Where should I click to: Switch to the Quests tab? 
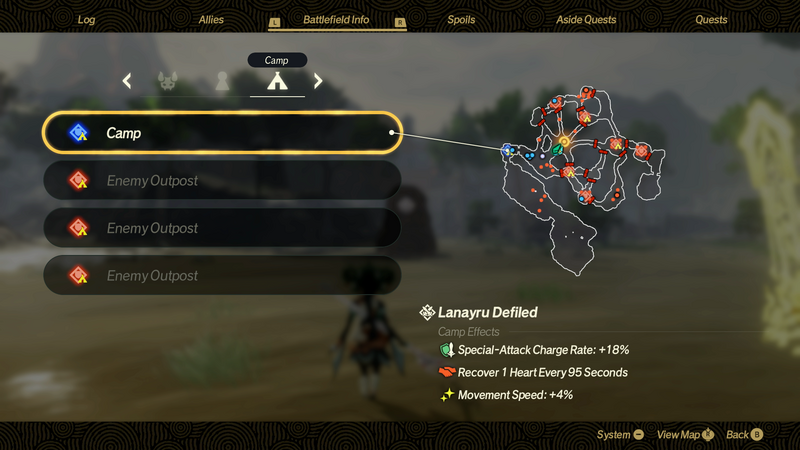711,19
